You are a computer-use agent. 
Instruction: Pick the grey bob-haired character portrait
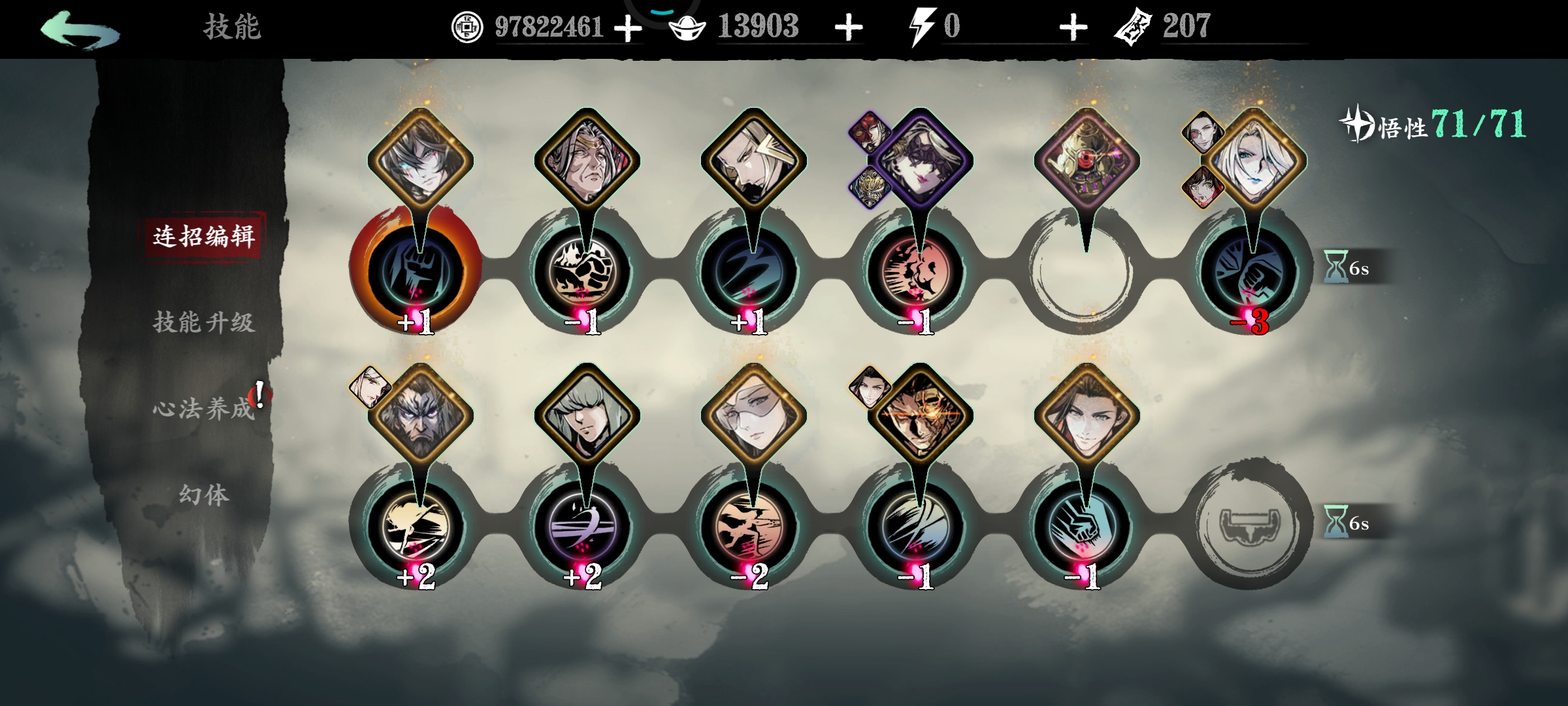pos(587,415)
